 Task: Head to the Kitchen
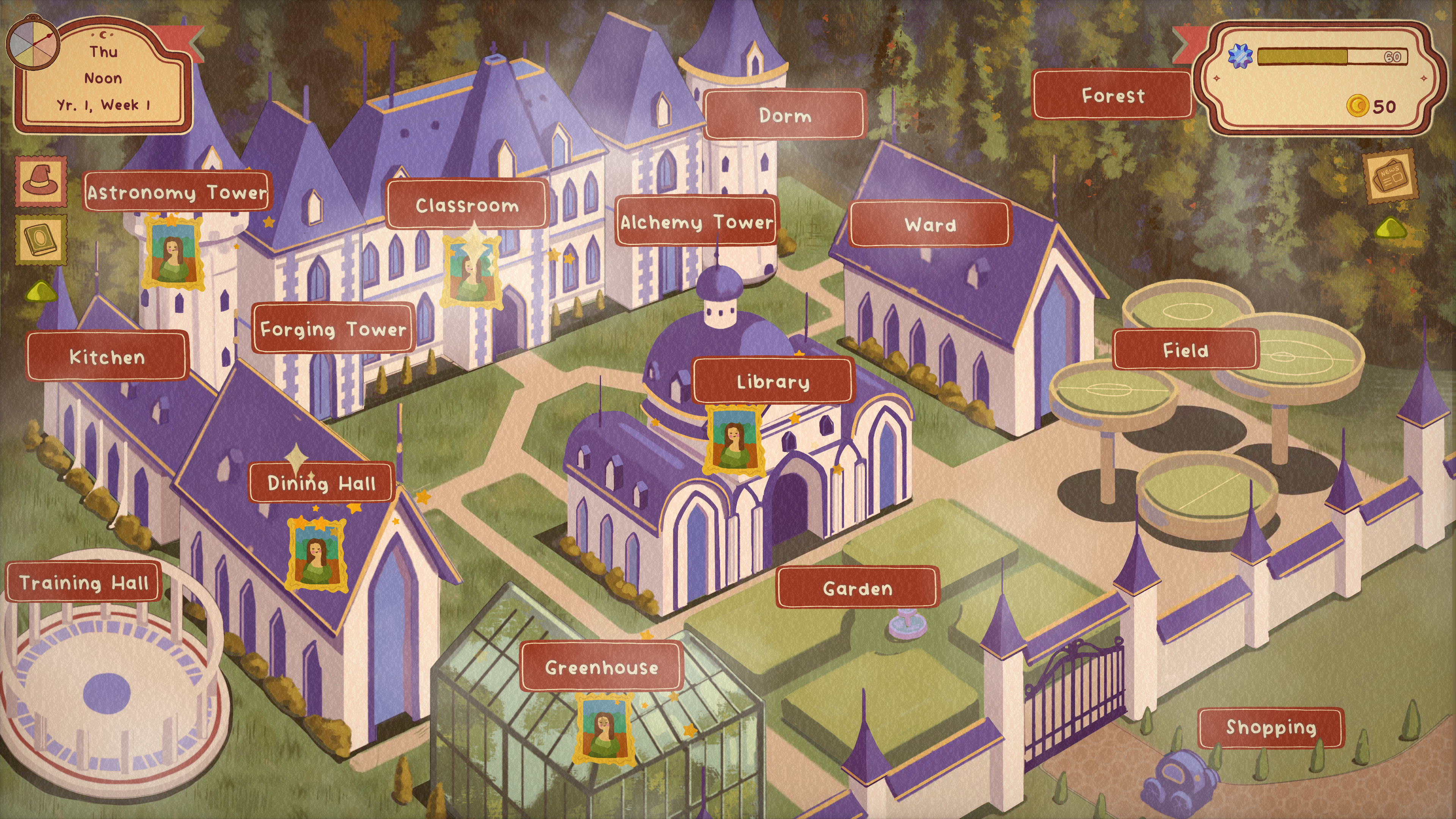[x=107, y=357]
